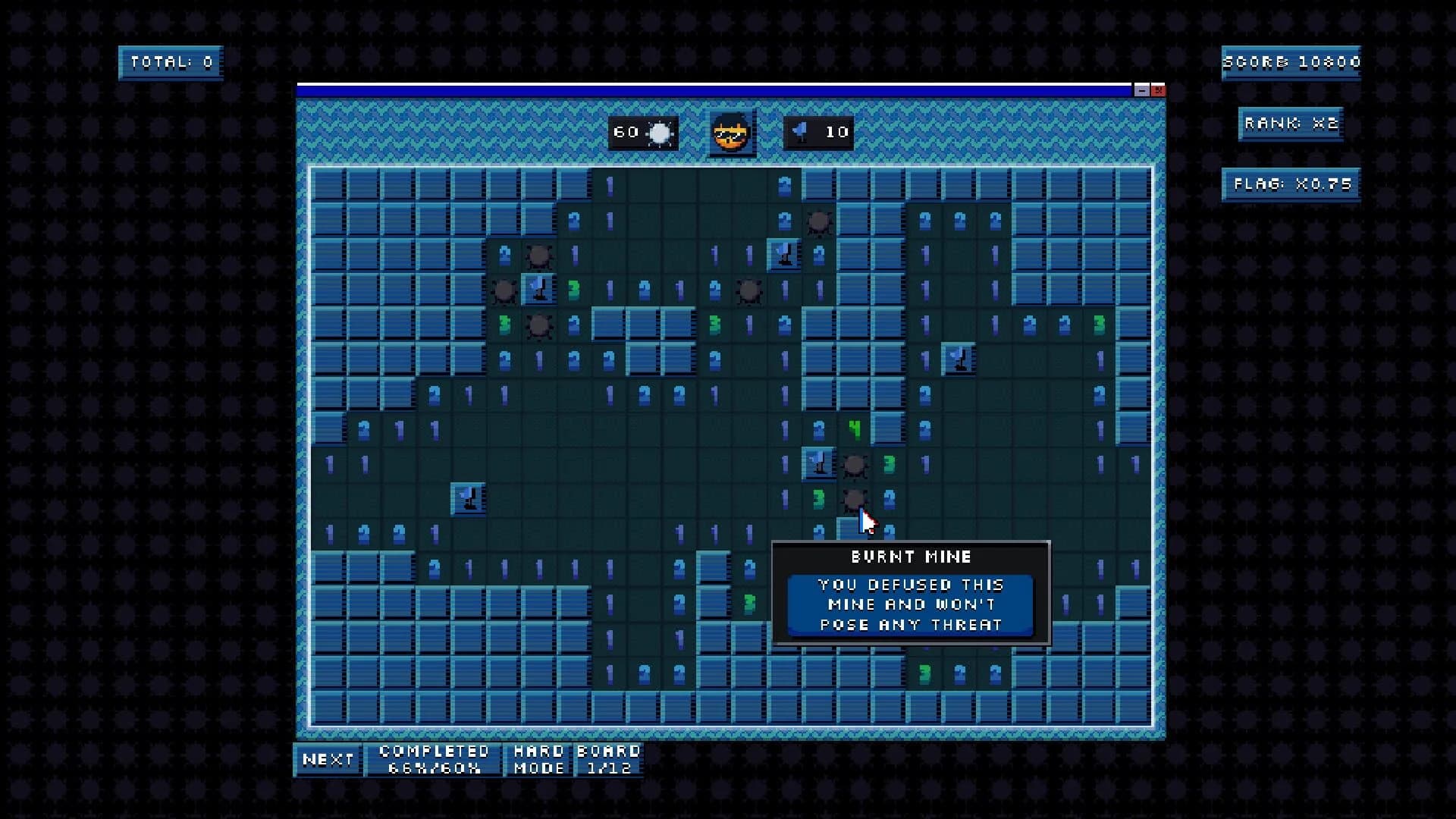Click the flag planted near the top of the board
This screenshot has width=1456, height=819.
pos(785,254)
